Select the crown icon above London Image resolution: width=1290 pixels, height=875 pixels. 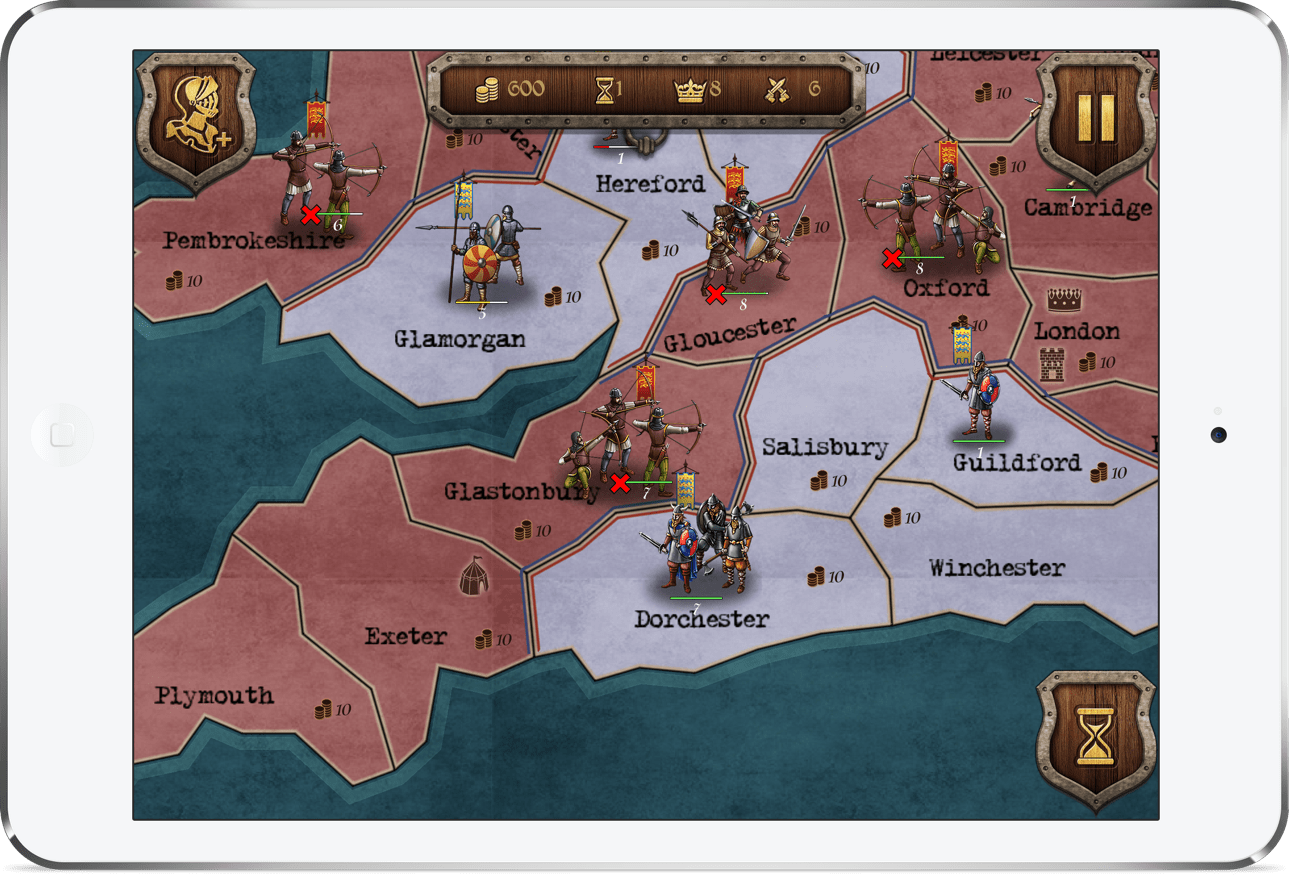tap(1063, 298)
